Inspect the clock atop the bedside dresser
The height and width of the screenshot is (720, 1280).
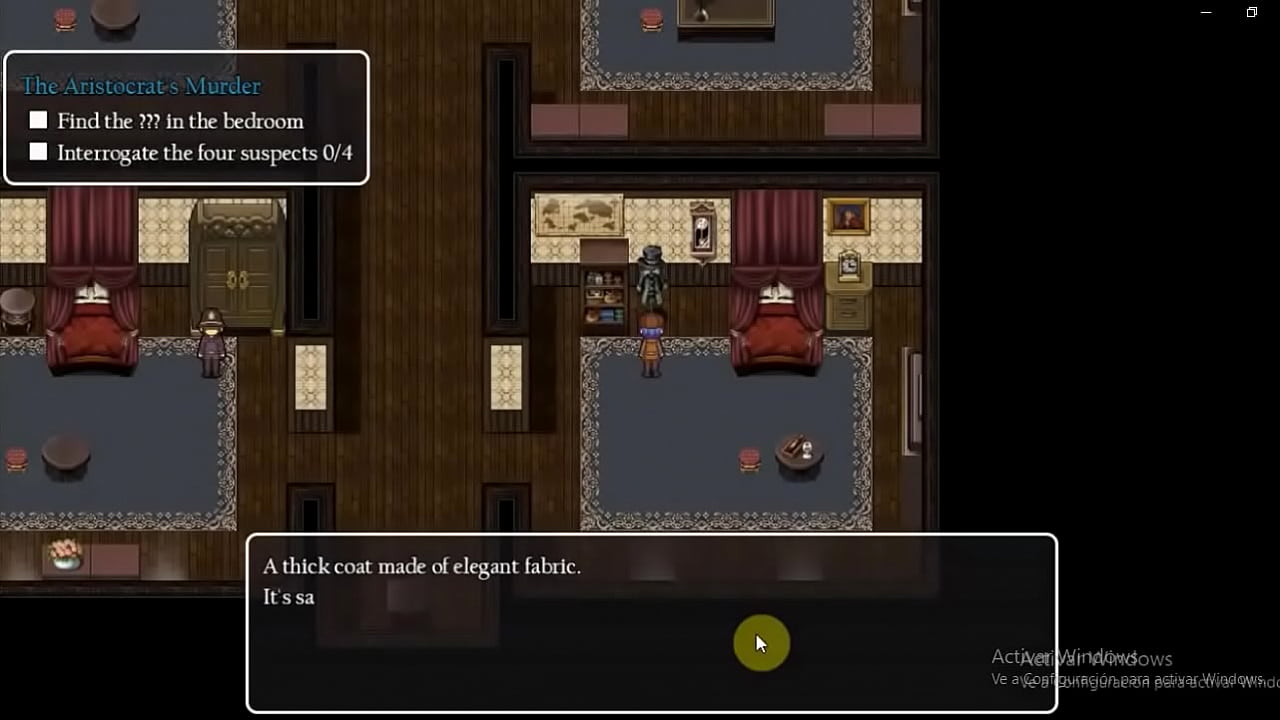point(848,265)
